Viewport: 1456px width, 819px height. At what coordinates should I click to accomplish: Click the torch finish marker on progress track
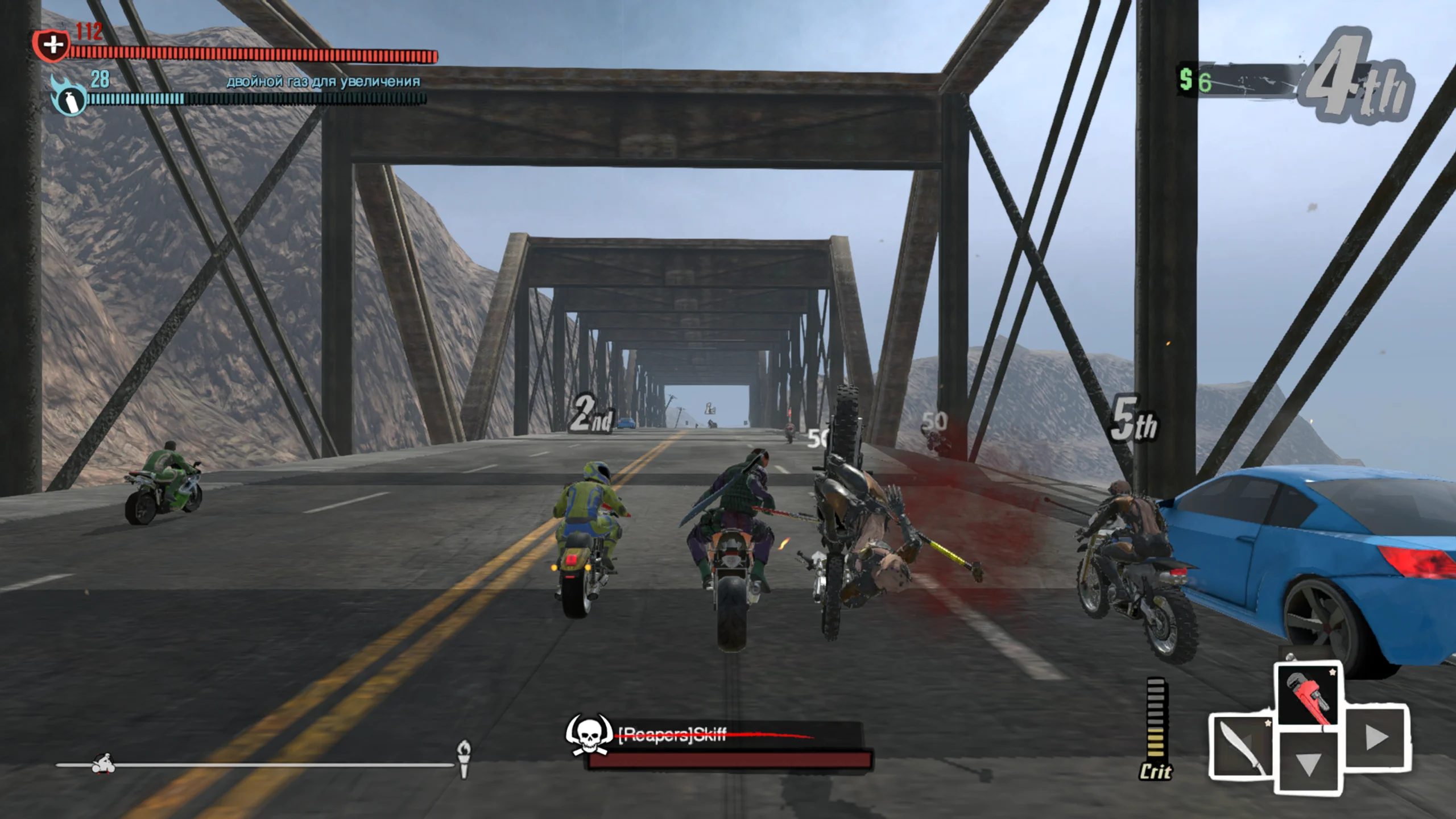[x=464, y=759]
